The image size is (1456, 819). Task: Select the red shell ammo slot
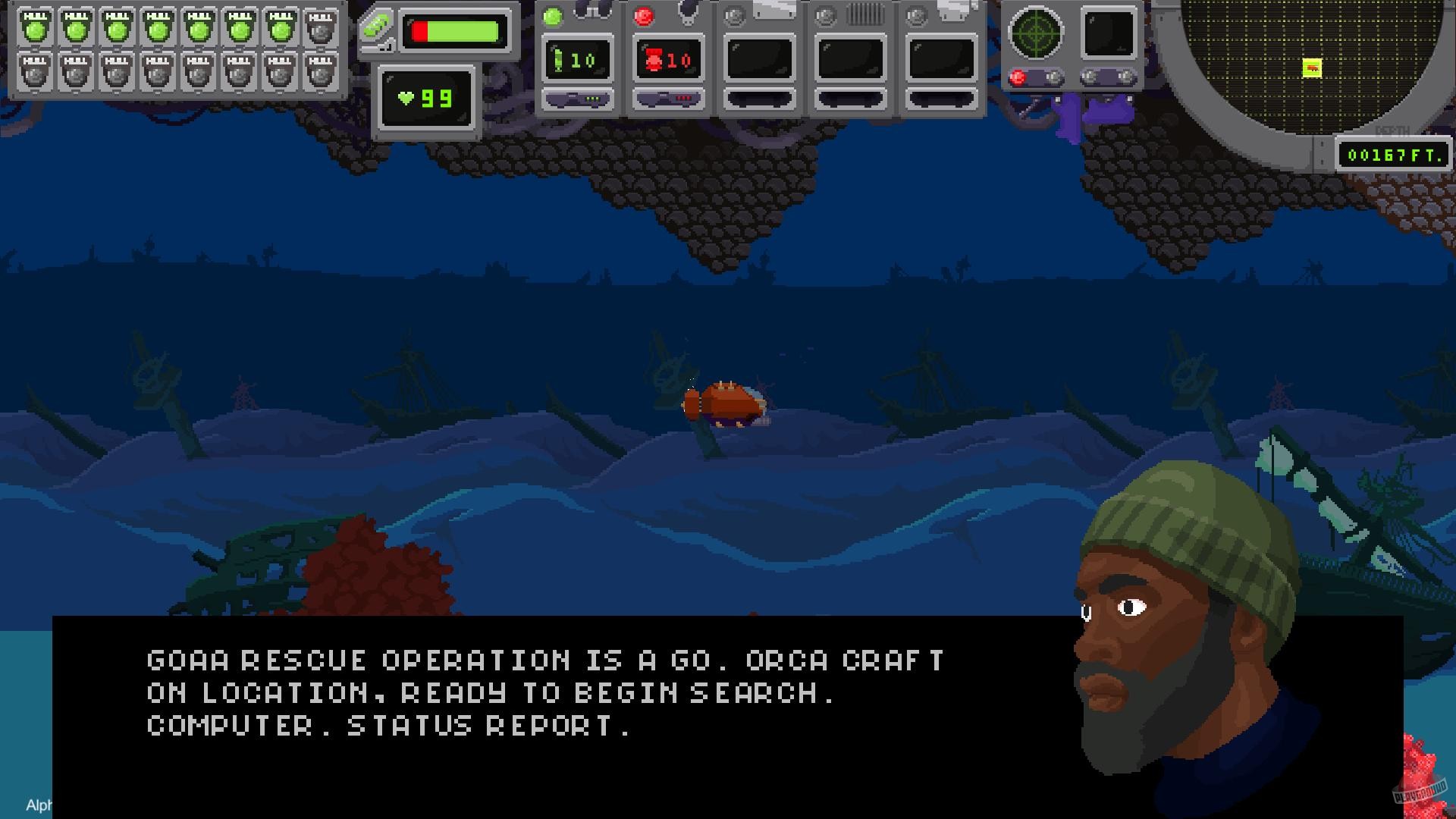click(x=669, y=59)
